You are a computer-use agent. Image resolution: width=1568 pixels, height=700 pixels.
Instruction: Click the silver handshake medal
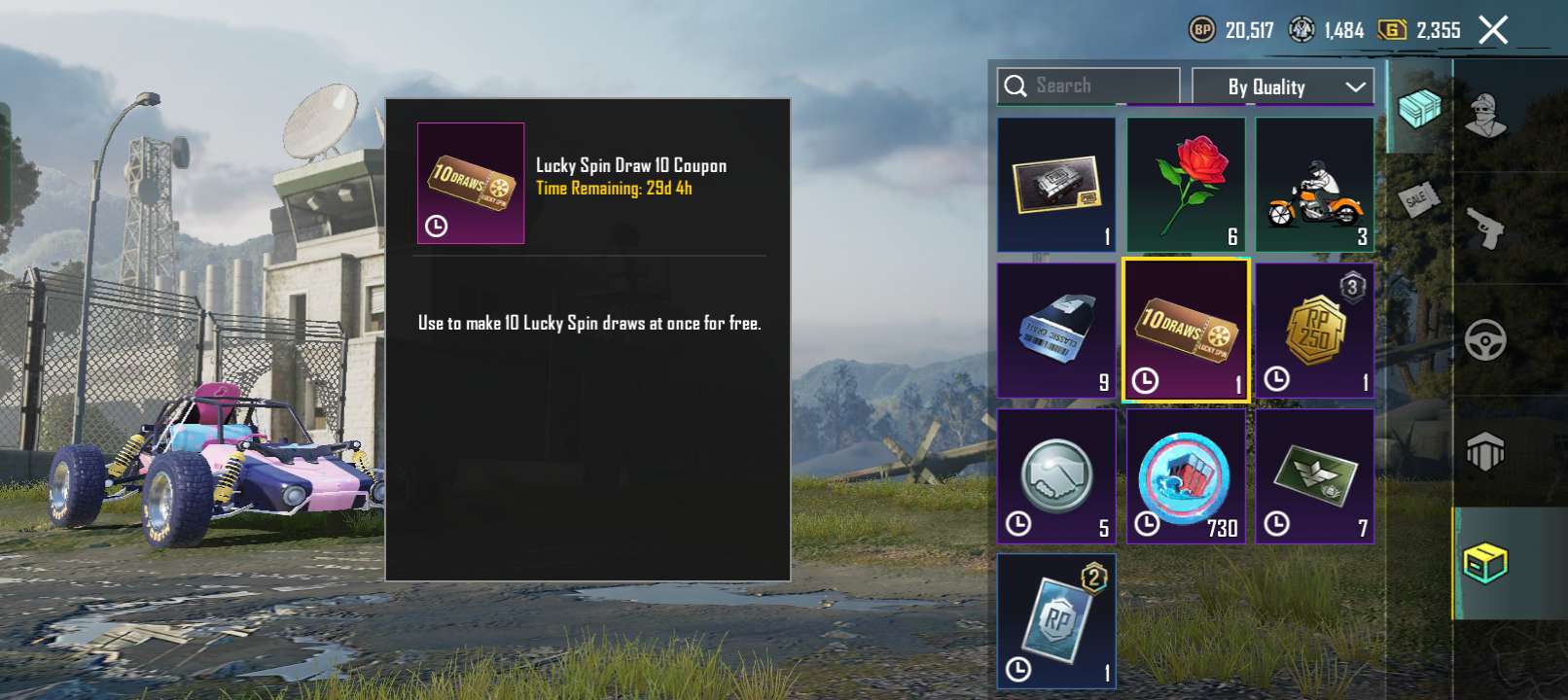(1056, 475)
